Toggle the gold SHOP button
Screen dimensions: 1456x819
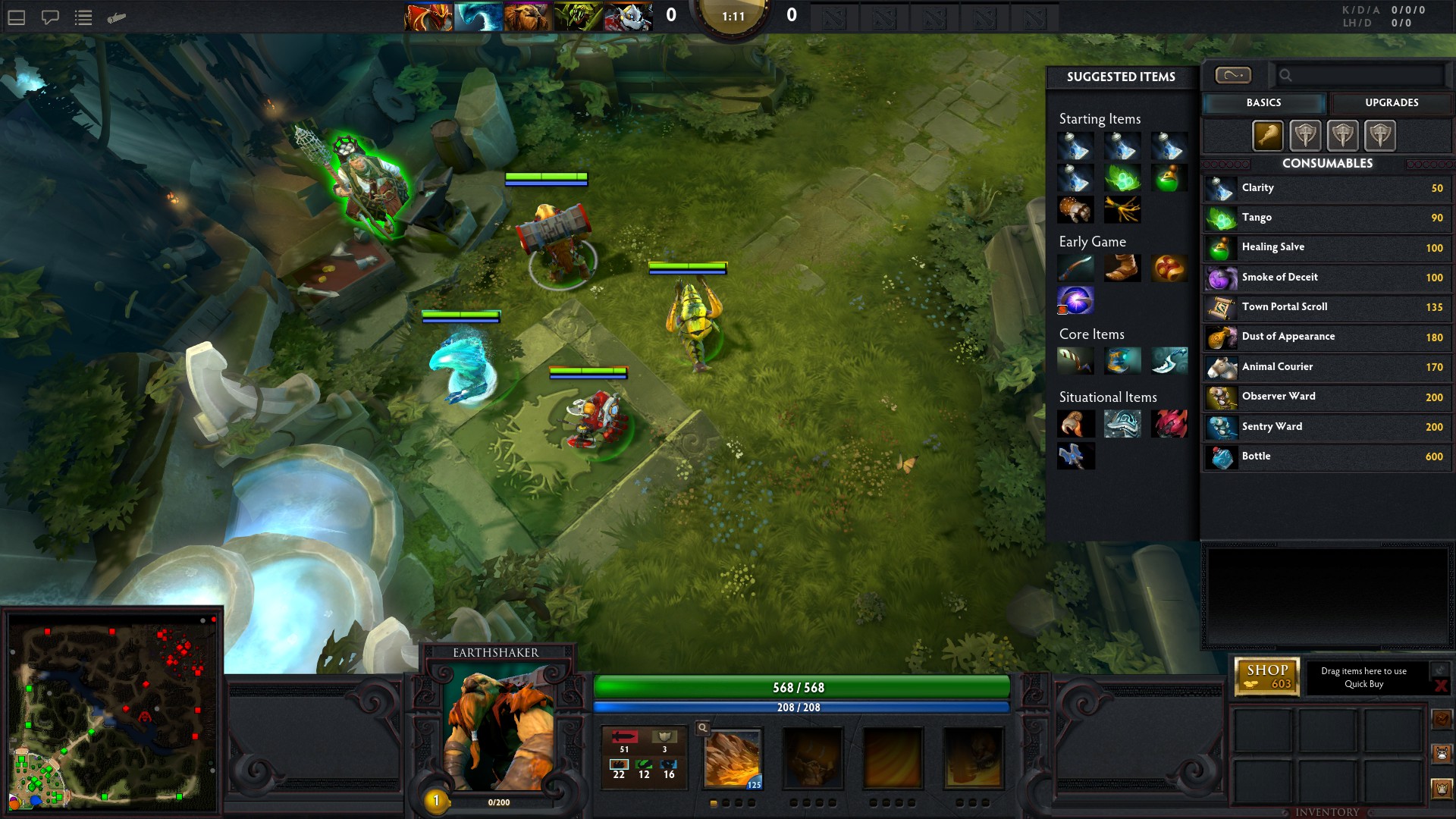coord(1267,676)
